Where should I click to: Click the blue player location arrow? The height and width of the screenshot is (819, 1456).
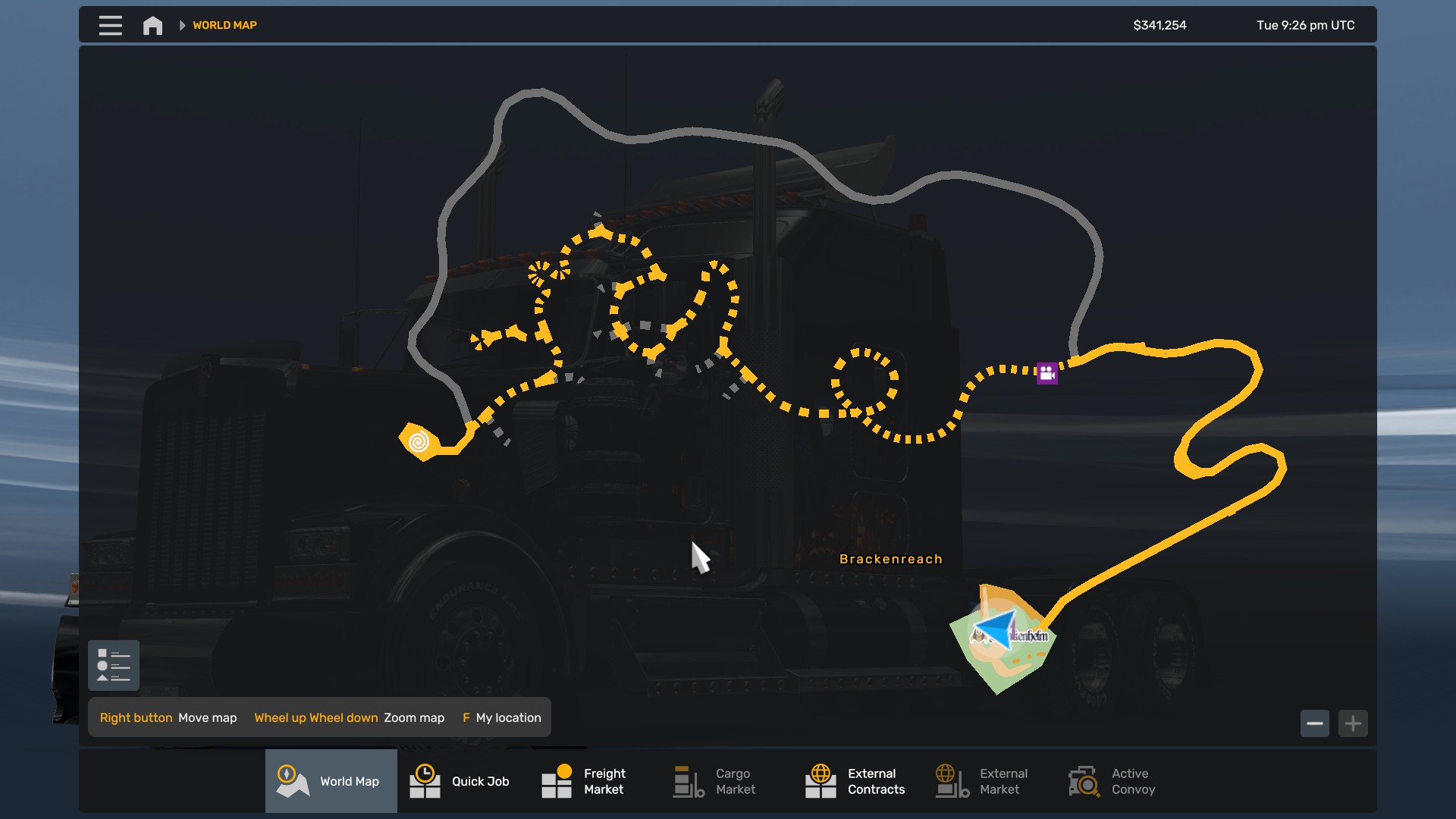click(x=996, y=629)
